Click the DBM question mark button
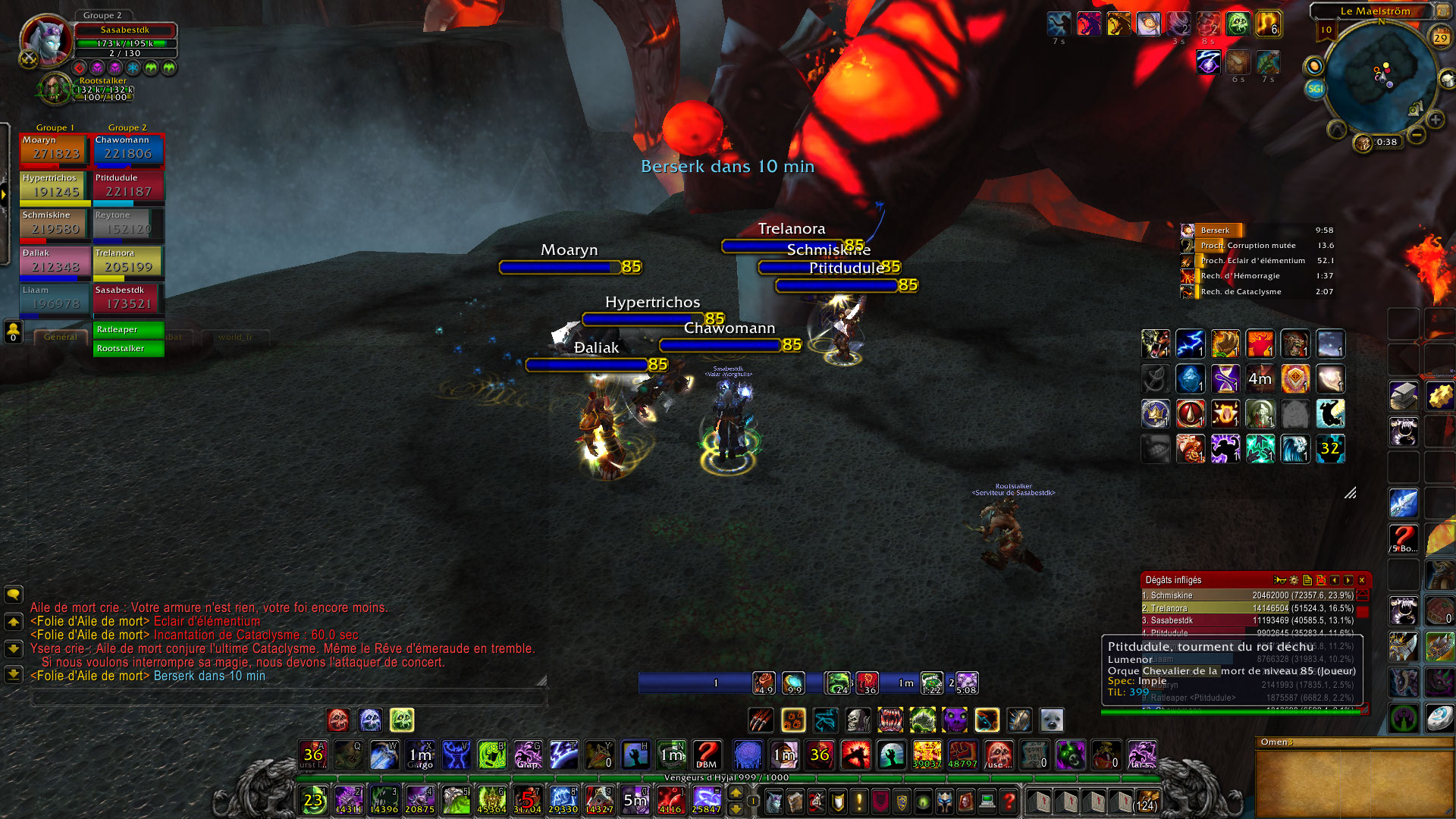The height and width of the screenshot is (819, 1456). pos(707,755)
